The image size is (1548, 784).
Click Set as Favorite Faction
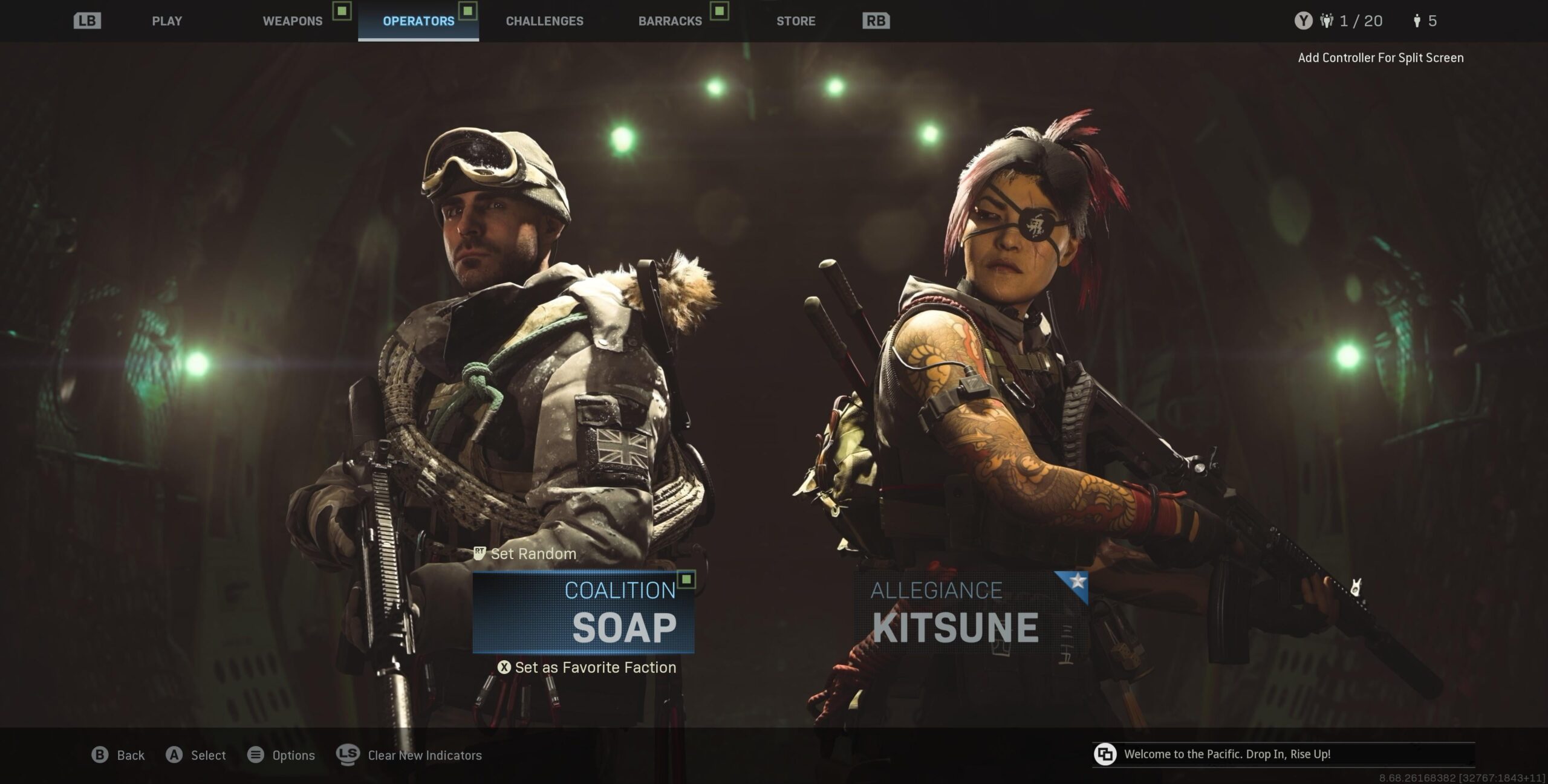click(587, 667)
